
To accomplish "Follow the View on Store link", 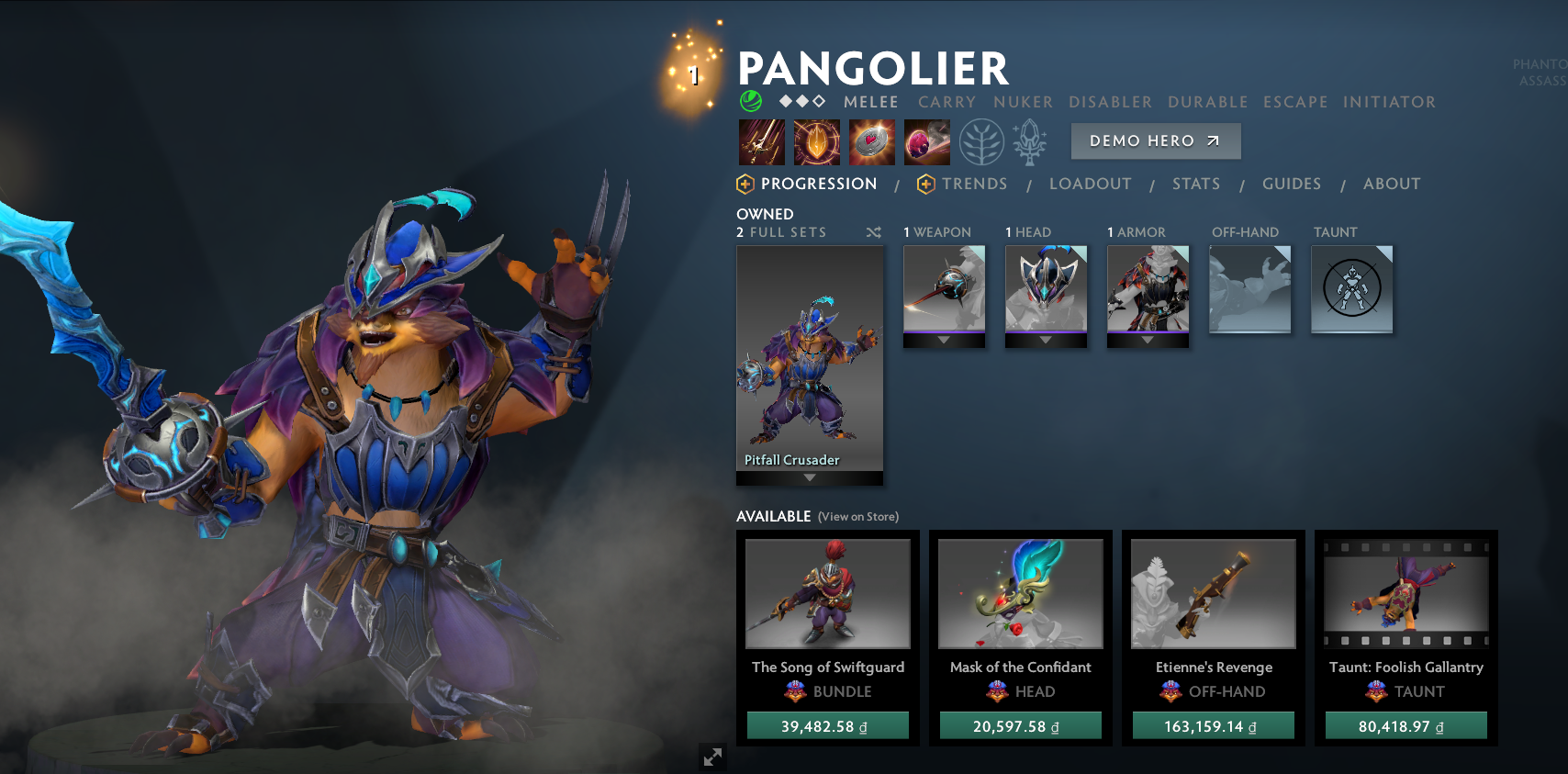I will (858, 517).
